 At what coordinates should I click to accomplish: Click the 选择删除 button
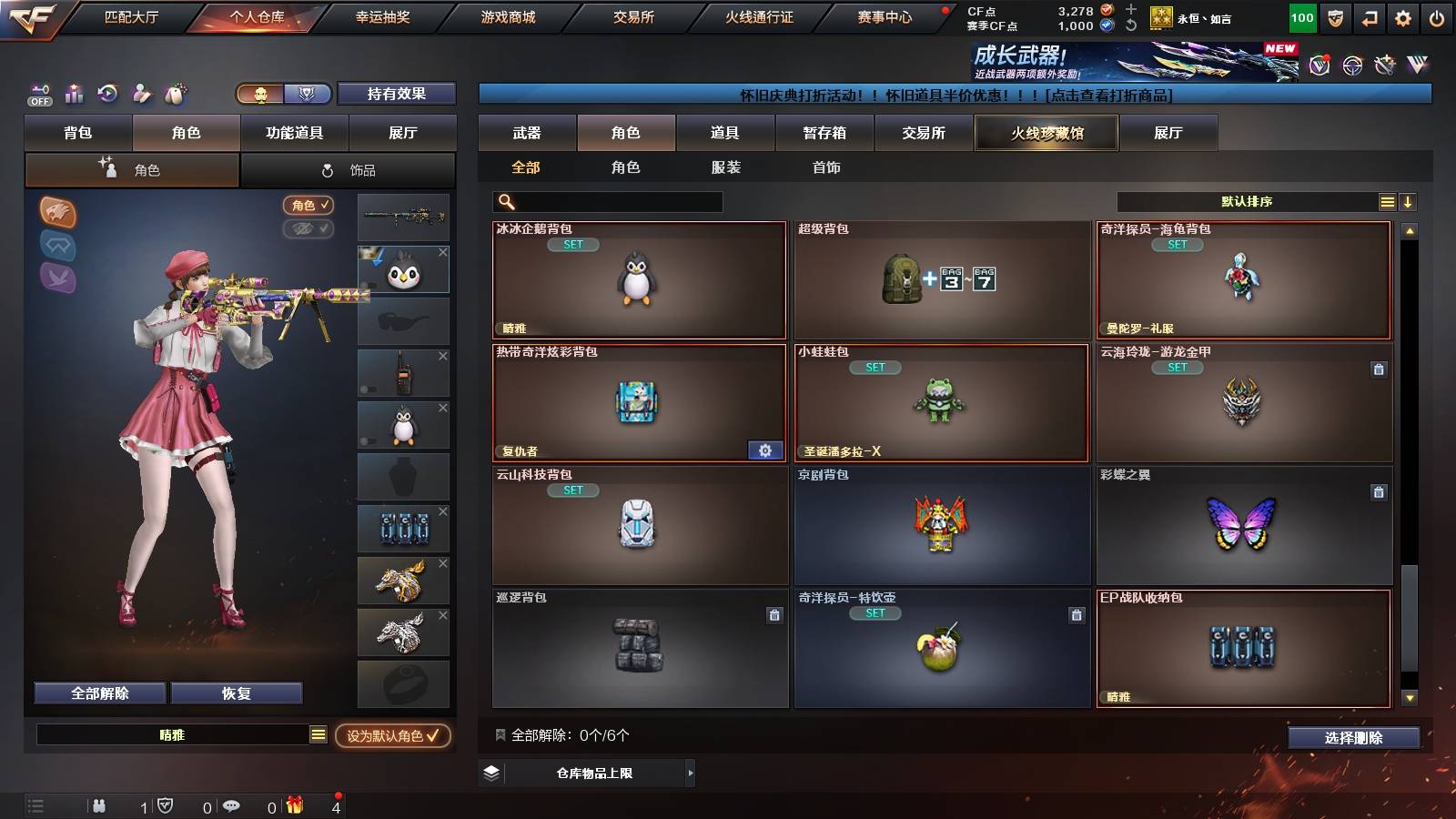click(x=1353, y=738)
